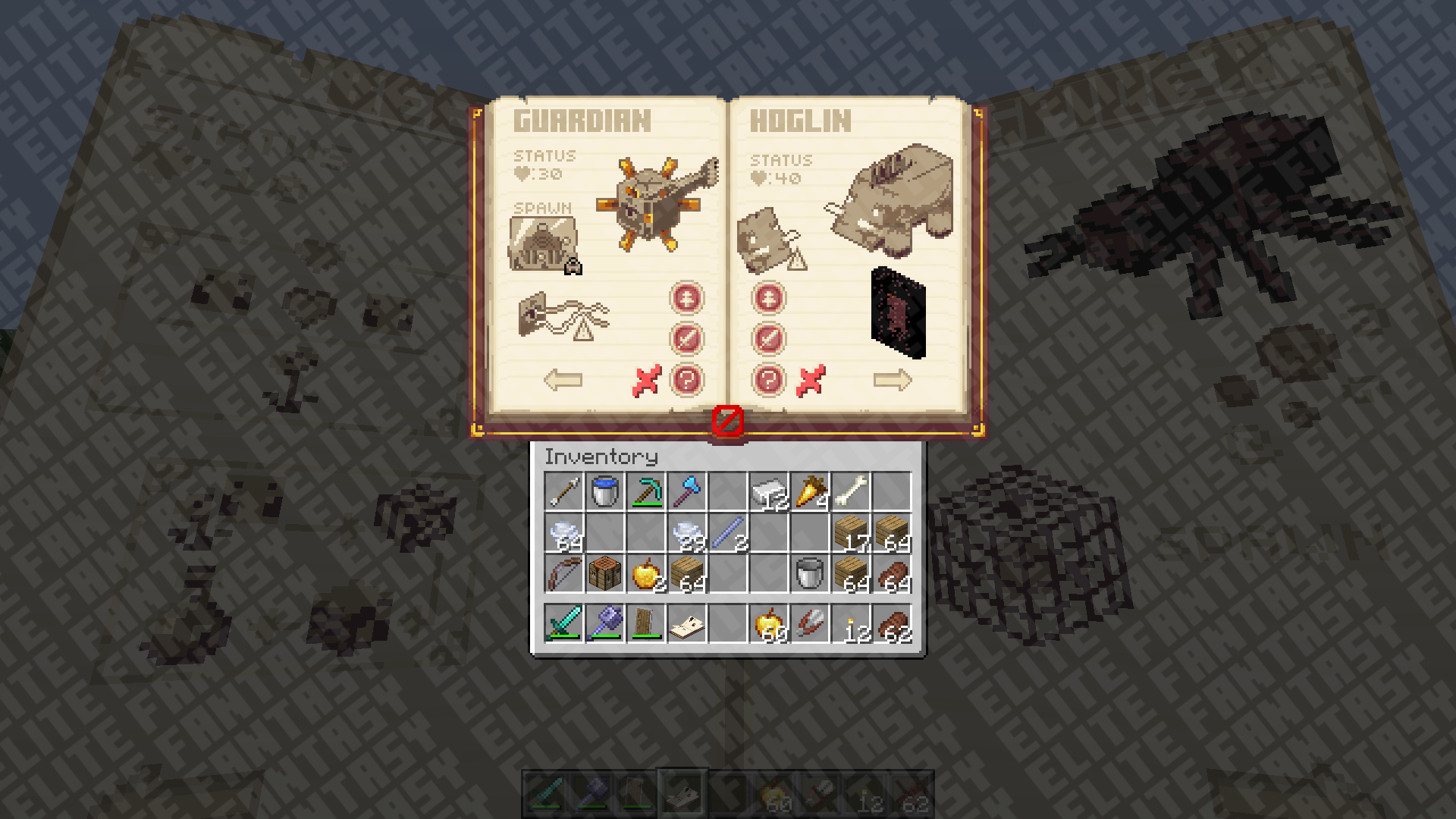Select the Guardian sword button
Screen dimensions: 1456x819
tap(686, 339)
